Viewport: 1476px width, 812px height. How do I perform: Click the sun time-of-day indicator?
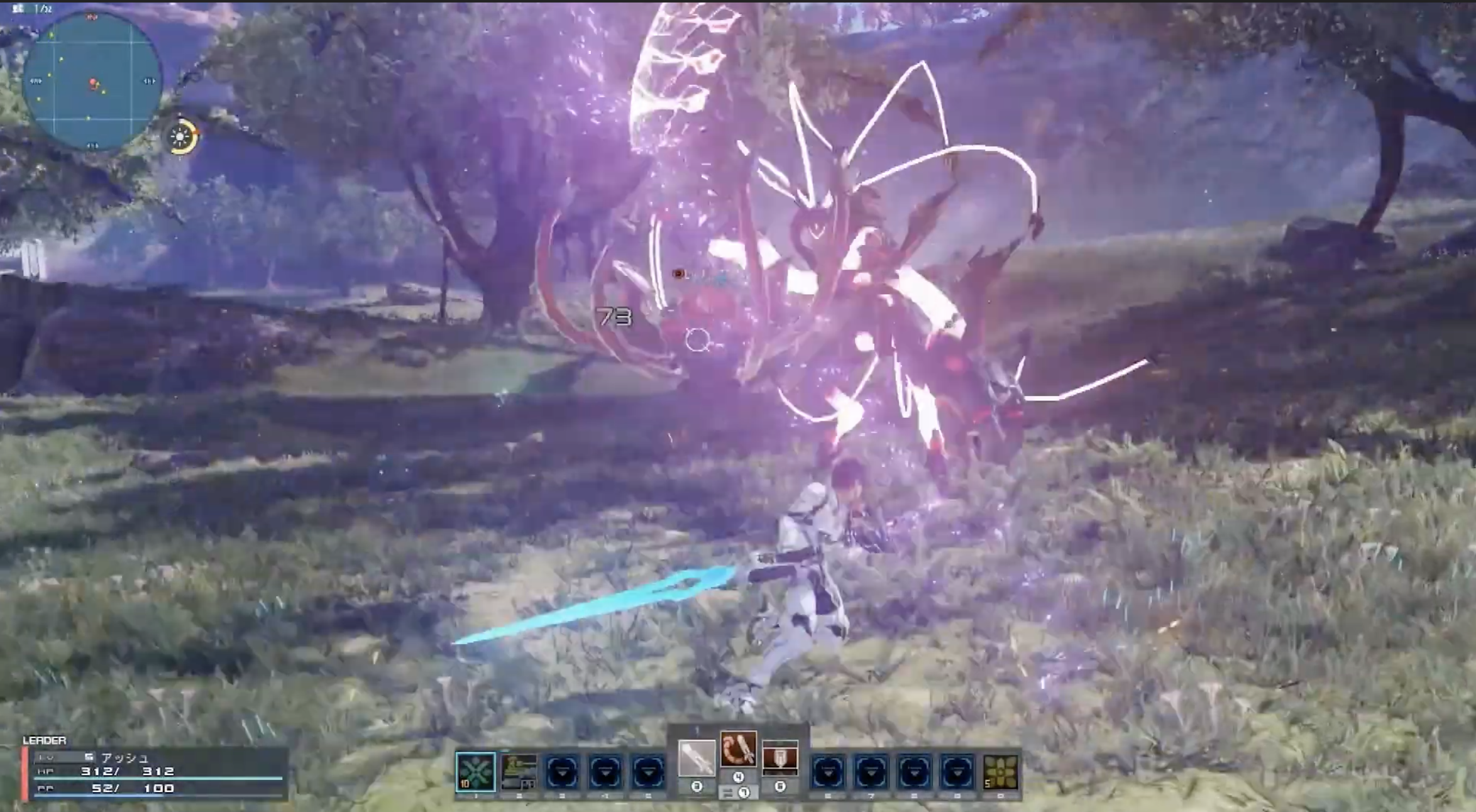coord(181,136)
